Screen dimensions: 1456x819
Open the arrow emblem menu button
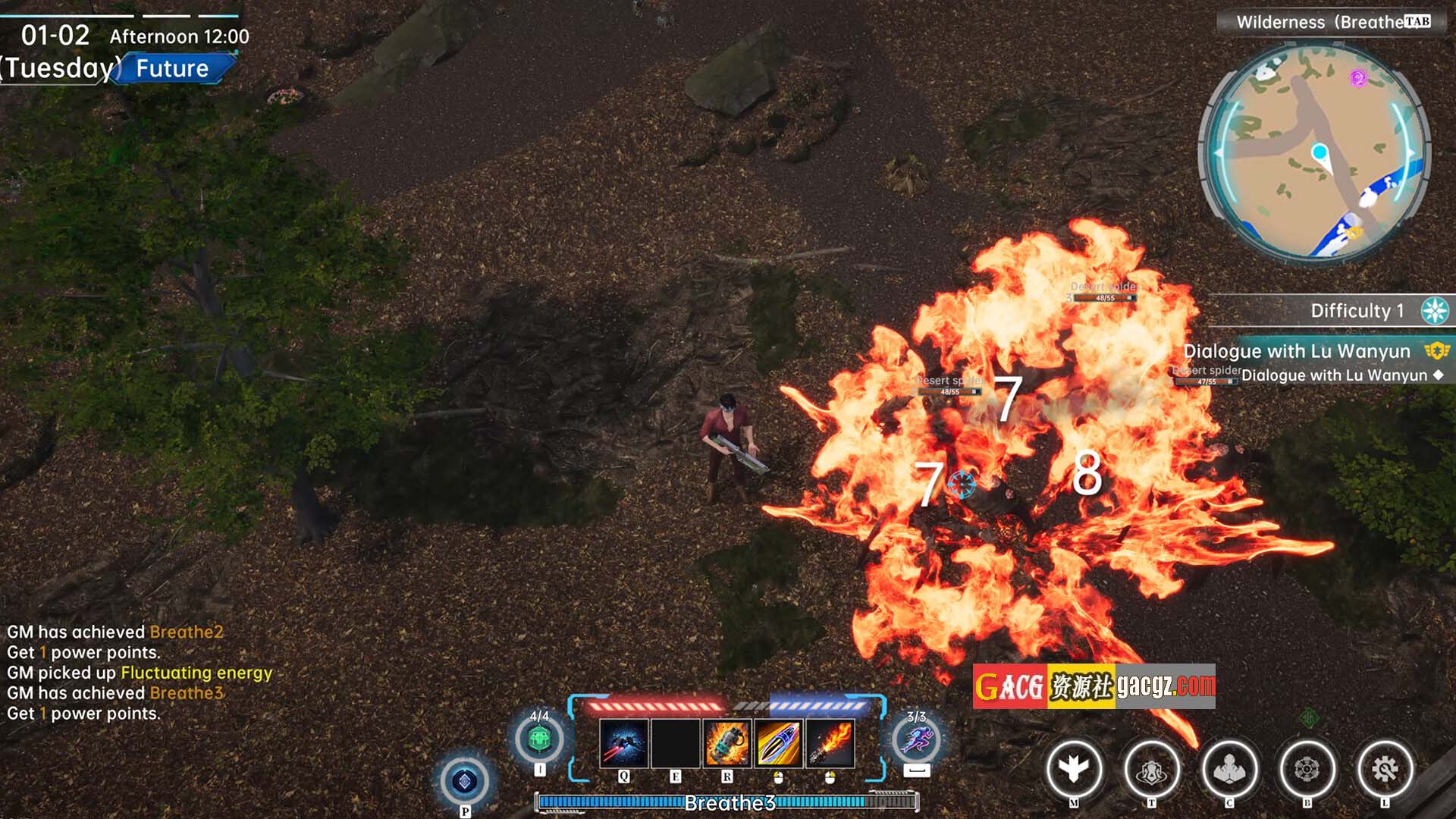click(x=1074, y=769)
